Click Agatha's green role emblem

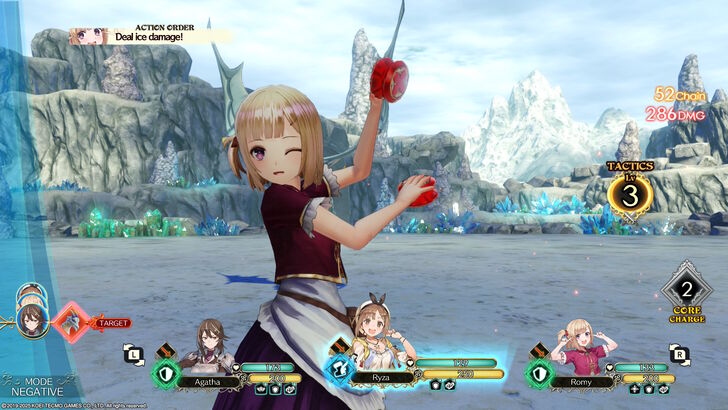click(x=164, y=372)
